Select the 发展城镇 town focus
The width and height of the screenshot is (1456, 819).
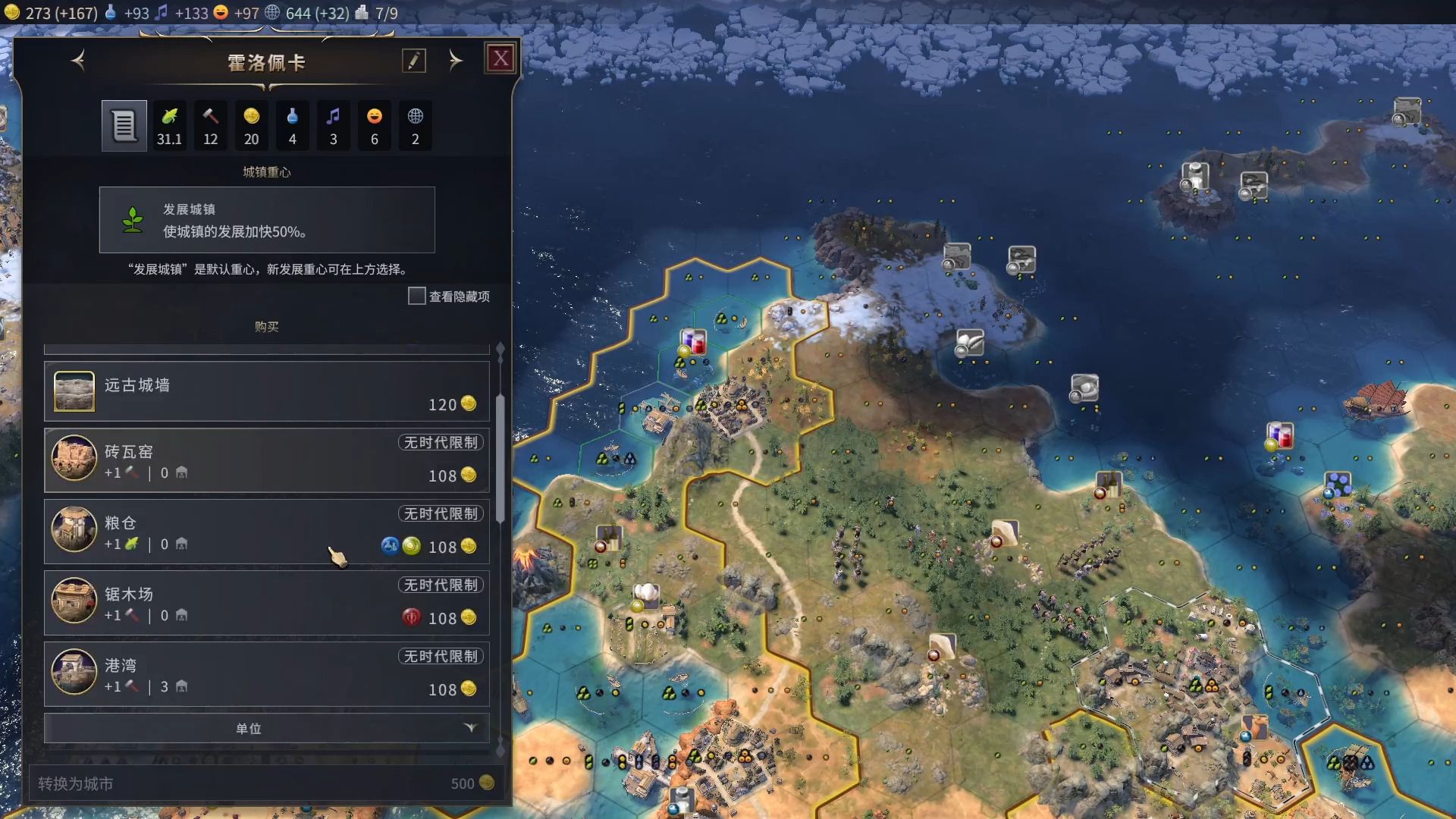click(x=267, y=220)
